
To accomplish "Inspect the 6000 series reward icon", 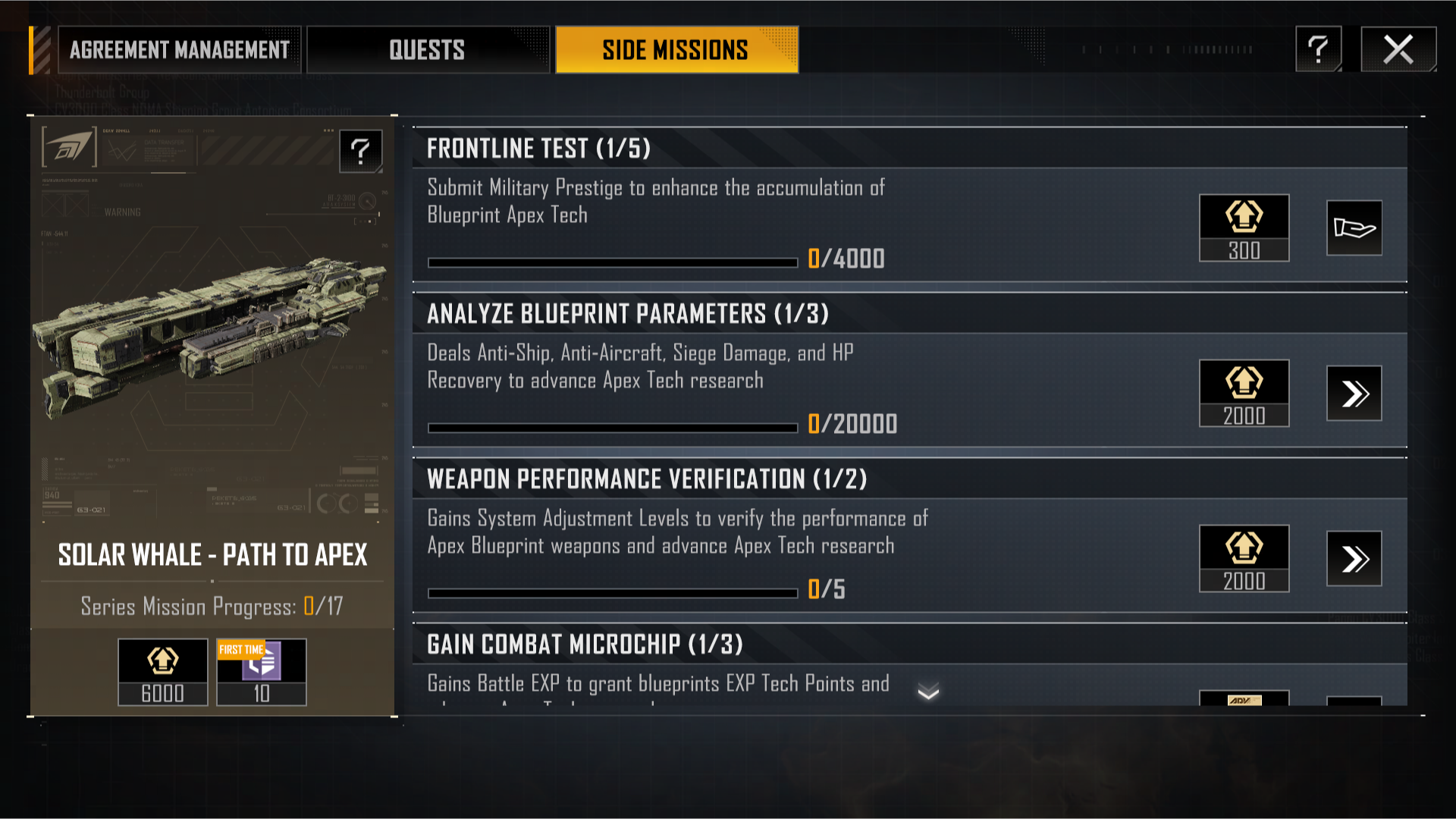I will click(x=163, y=672).
